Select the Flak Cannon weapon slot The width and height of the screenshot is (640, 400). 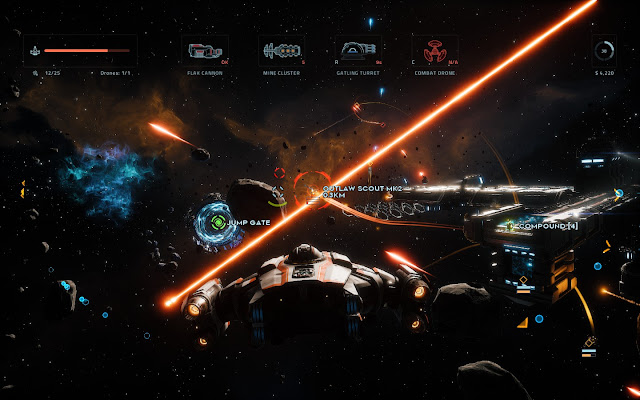point(207,51)
